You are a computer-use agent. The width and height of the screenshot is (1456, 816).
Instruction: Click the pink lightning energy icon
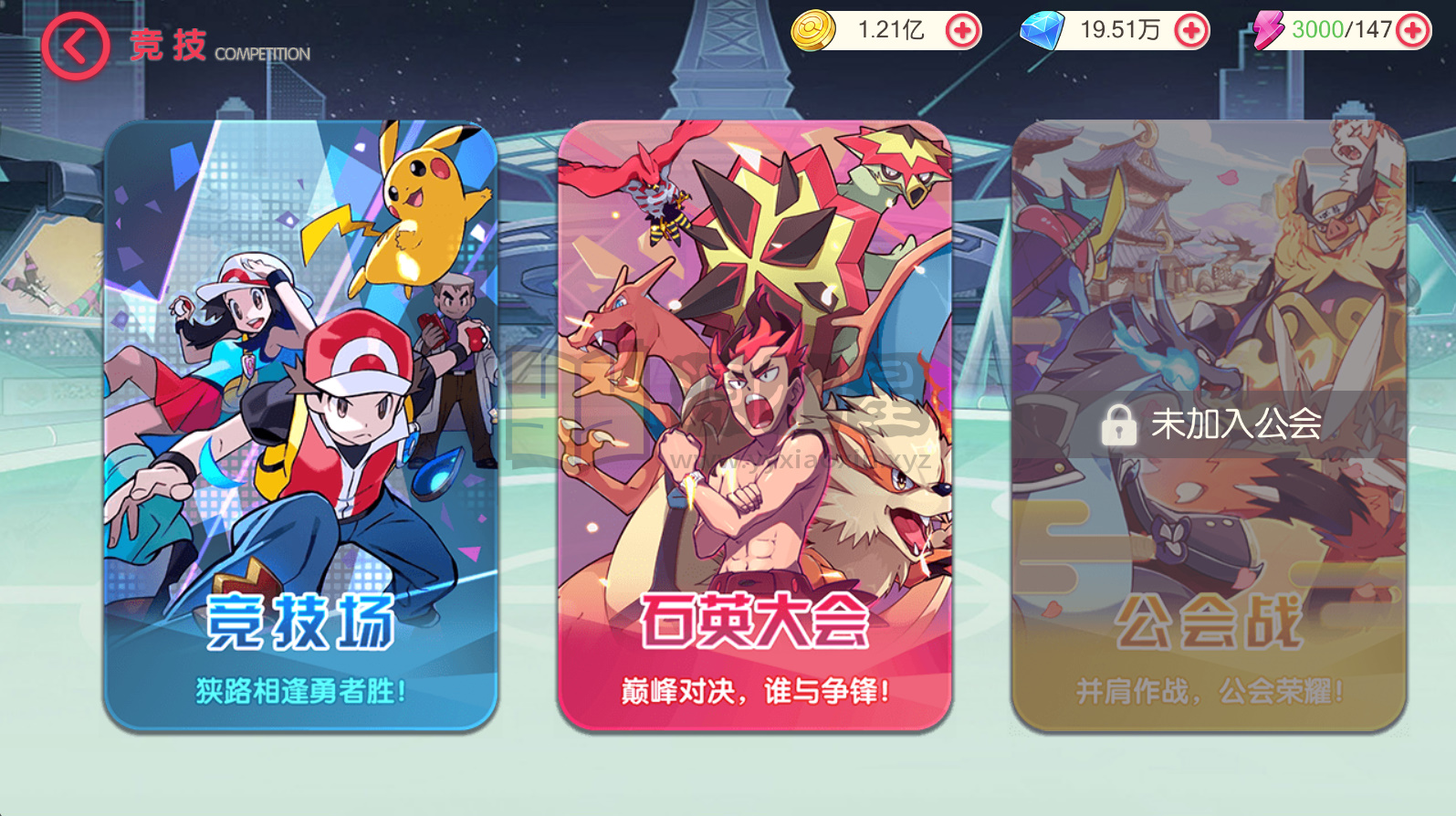point(1269,30)
